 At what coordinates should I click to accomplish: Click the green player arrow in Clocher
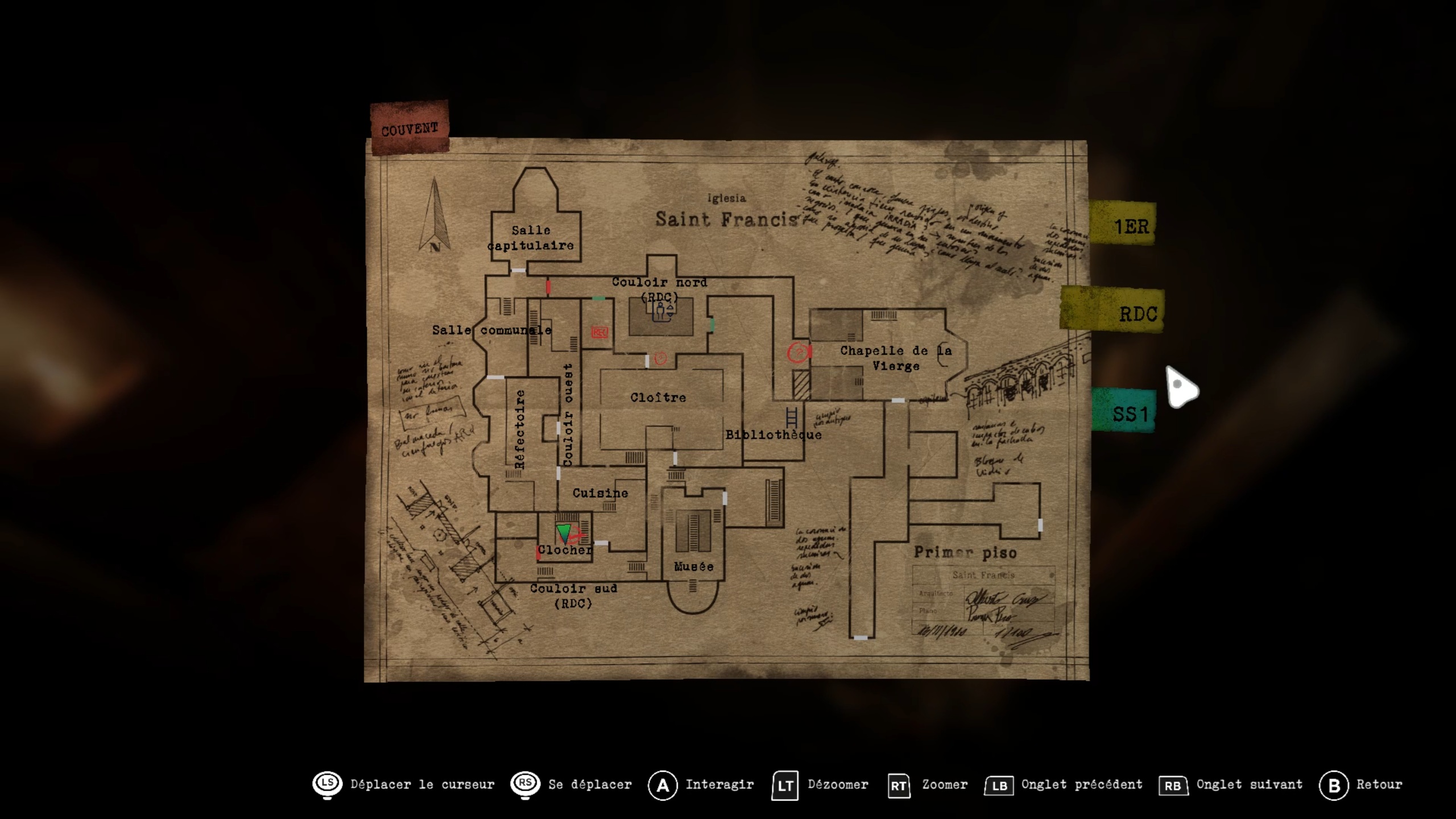[564, 533]
